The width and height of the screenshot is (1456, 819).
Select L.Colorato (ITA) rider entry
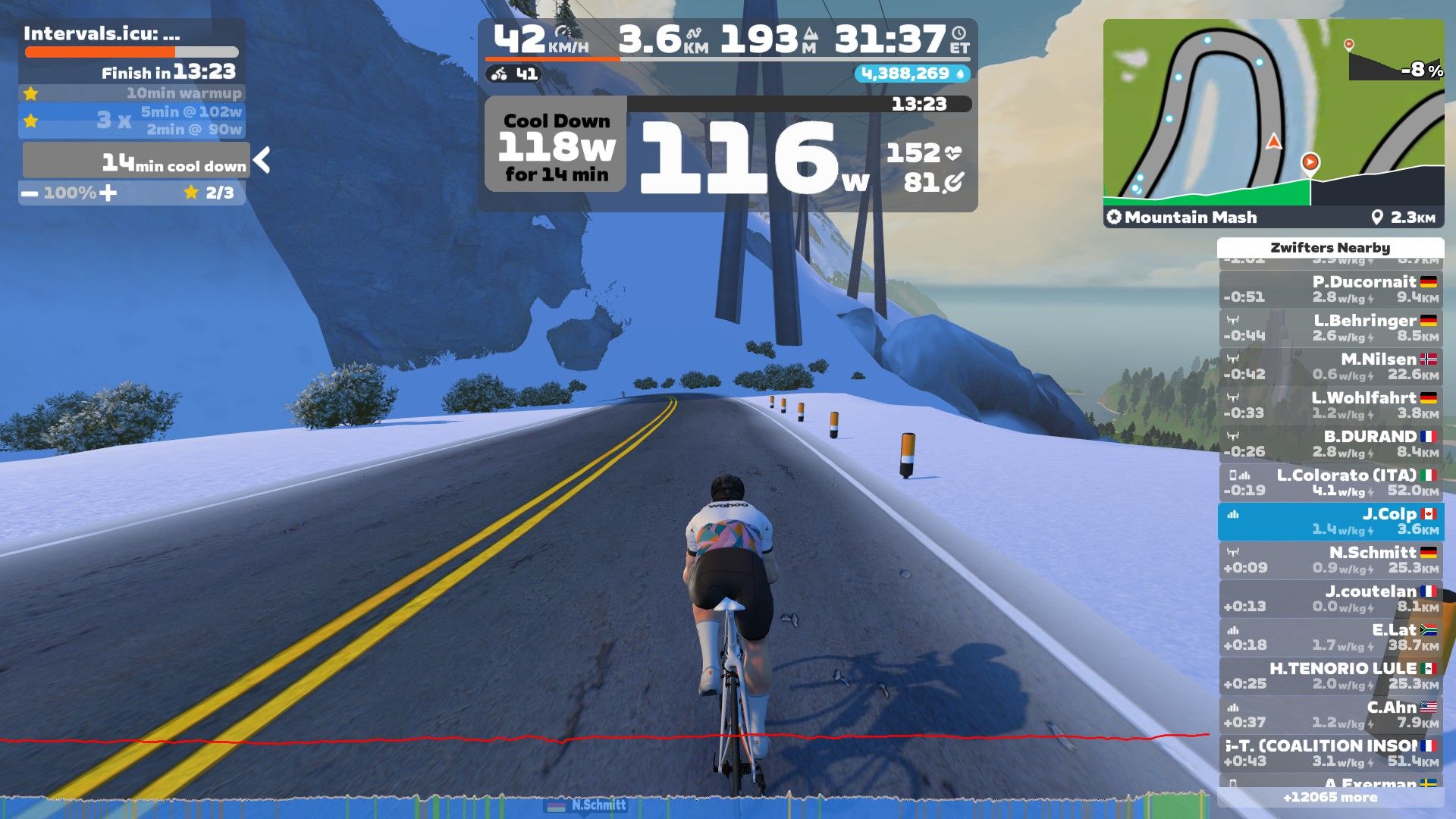[1330, 483]
